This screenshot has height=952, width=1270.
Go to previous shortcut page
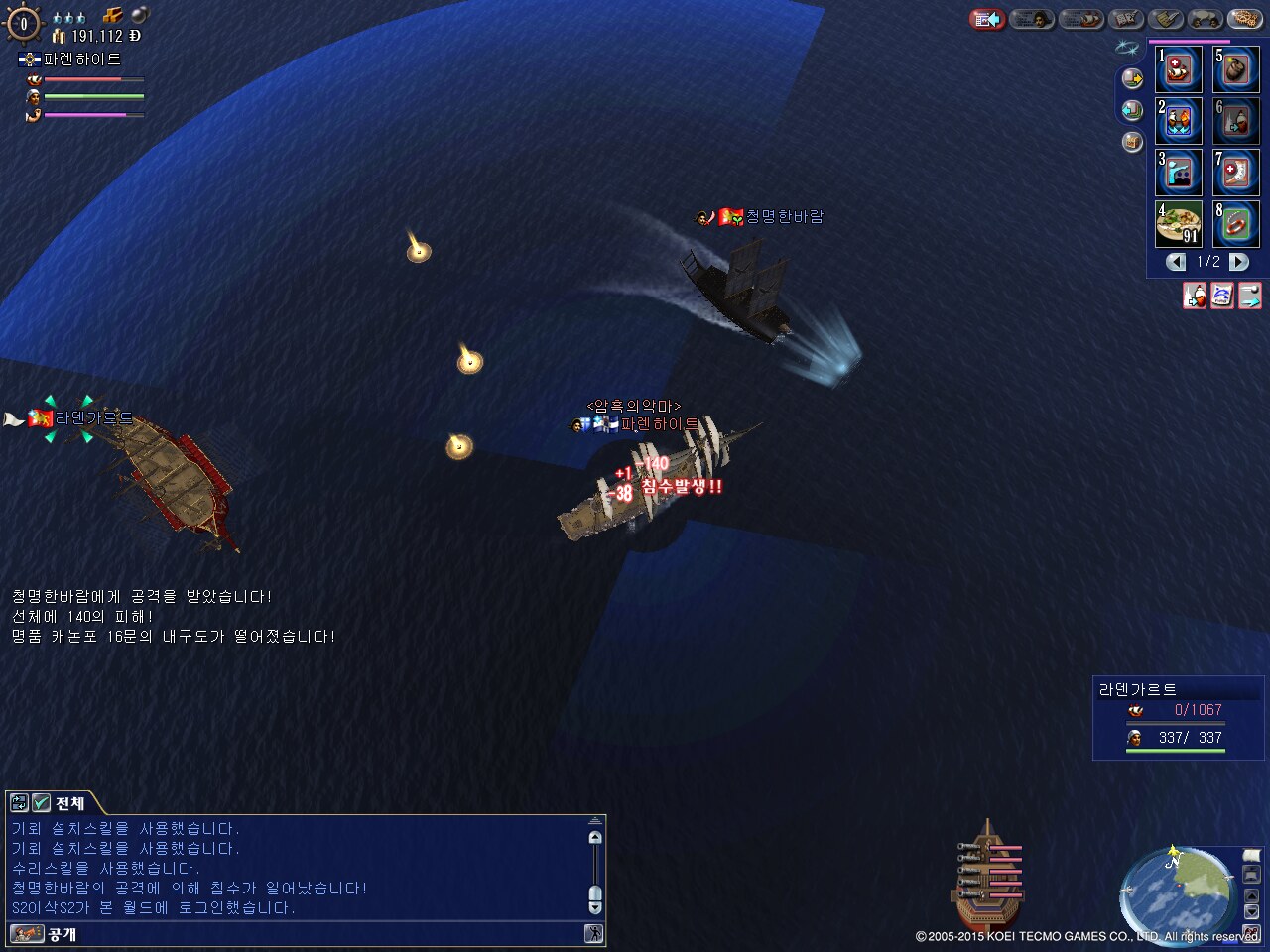pos(1176,262)
